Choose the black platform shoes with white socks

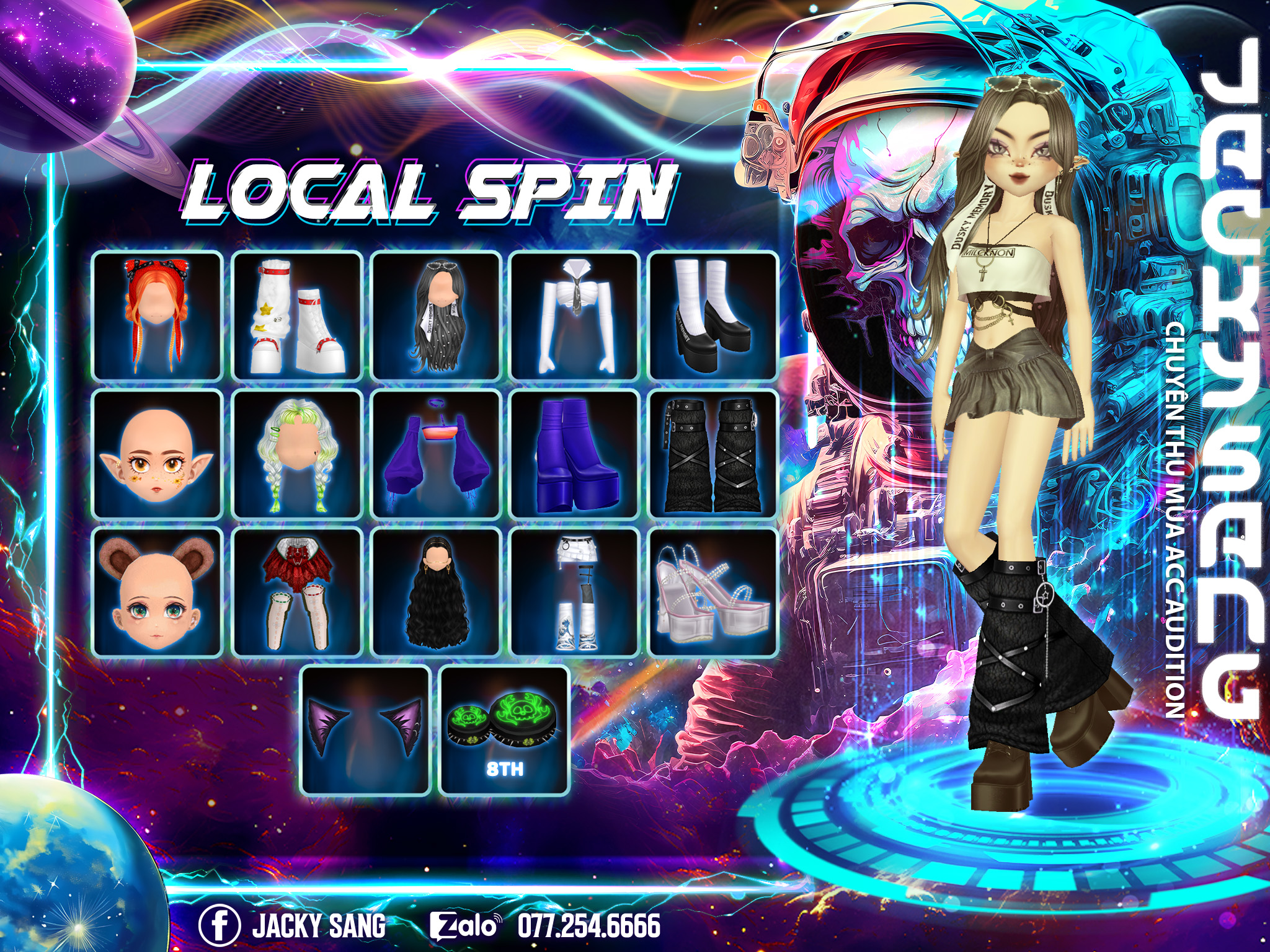click(x=714, y=315)
